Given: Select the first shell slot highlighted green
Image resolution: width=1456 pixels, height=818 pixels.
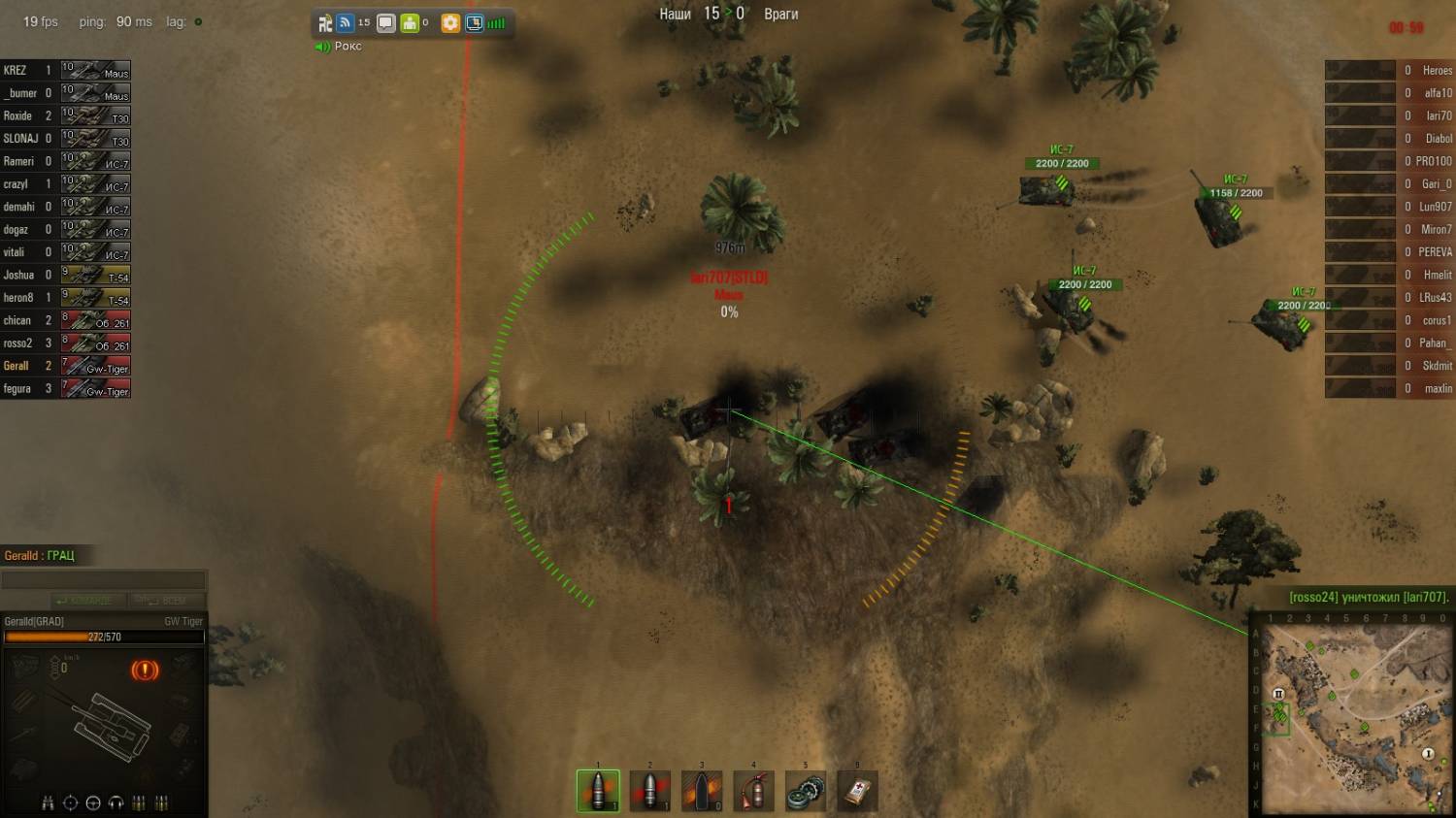Looking at the screenshot, I should pyautogui.click(x=598, y=791).
